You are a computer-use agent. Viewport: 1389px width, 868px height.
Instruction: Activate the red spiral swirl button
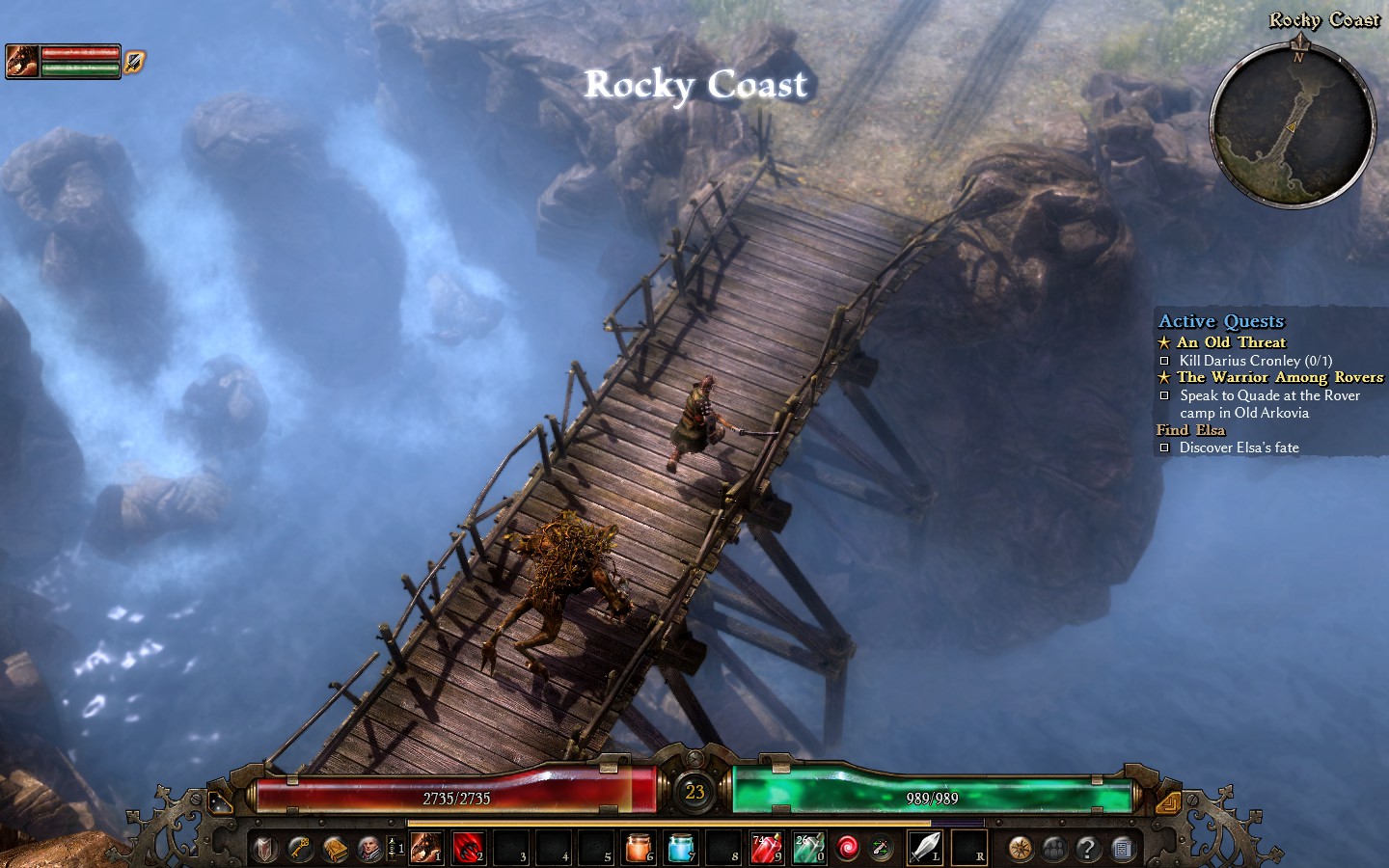pos(848,848)
